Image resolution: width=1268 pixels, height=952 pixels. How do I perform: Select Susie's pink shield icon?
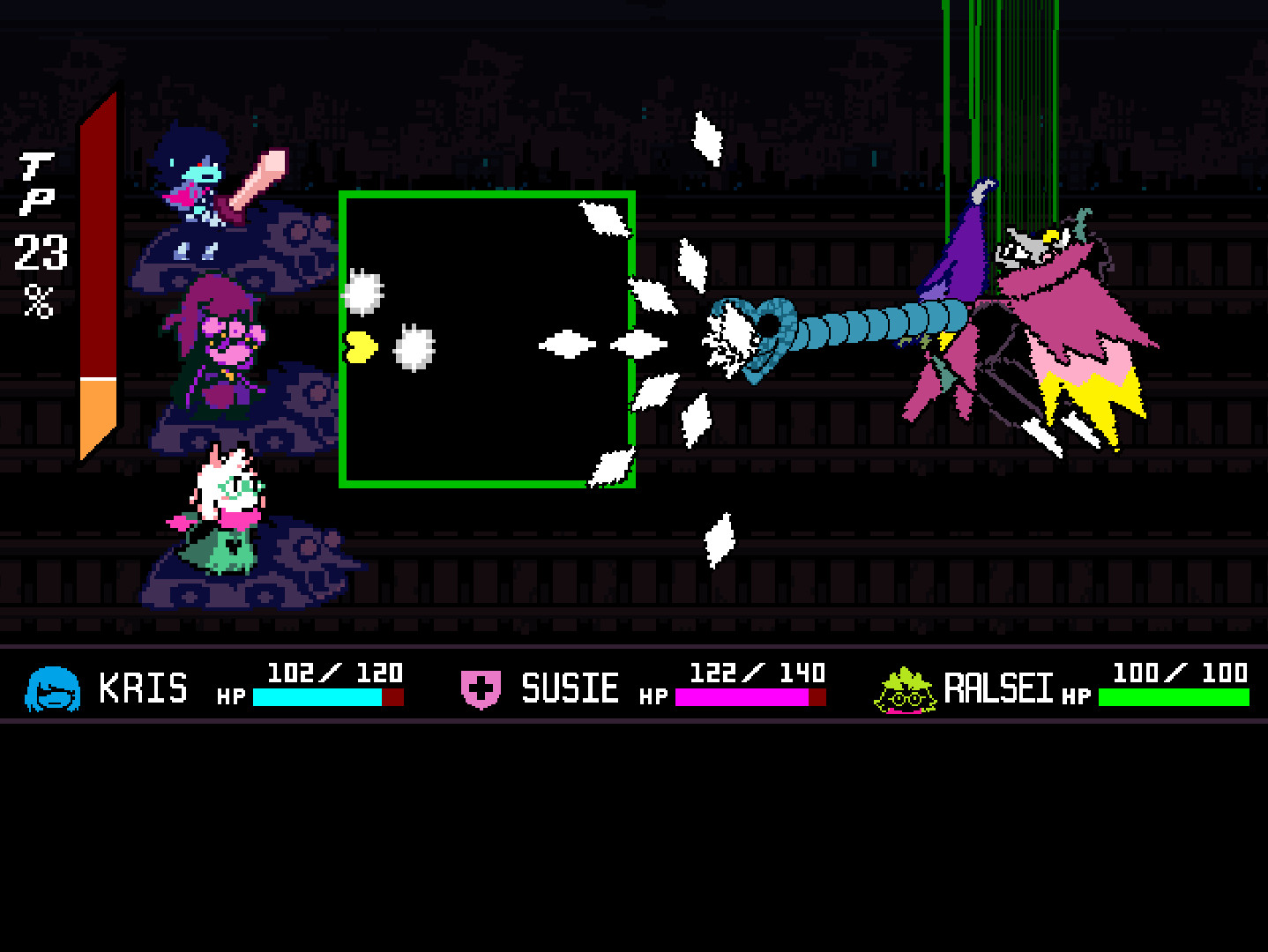coord(481,688)
